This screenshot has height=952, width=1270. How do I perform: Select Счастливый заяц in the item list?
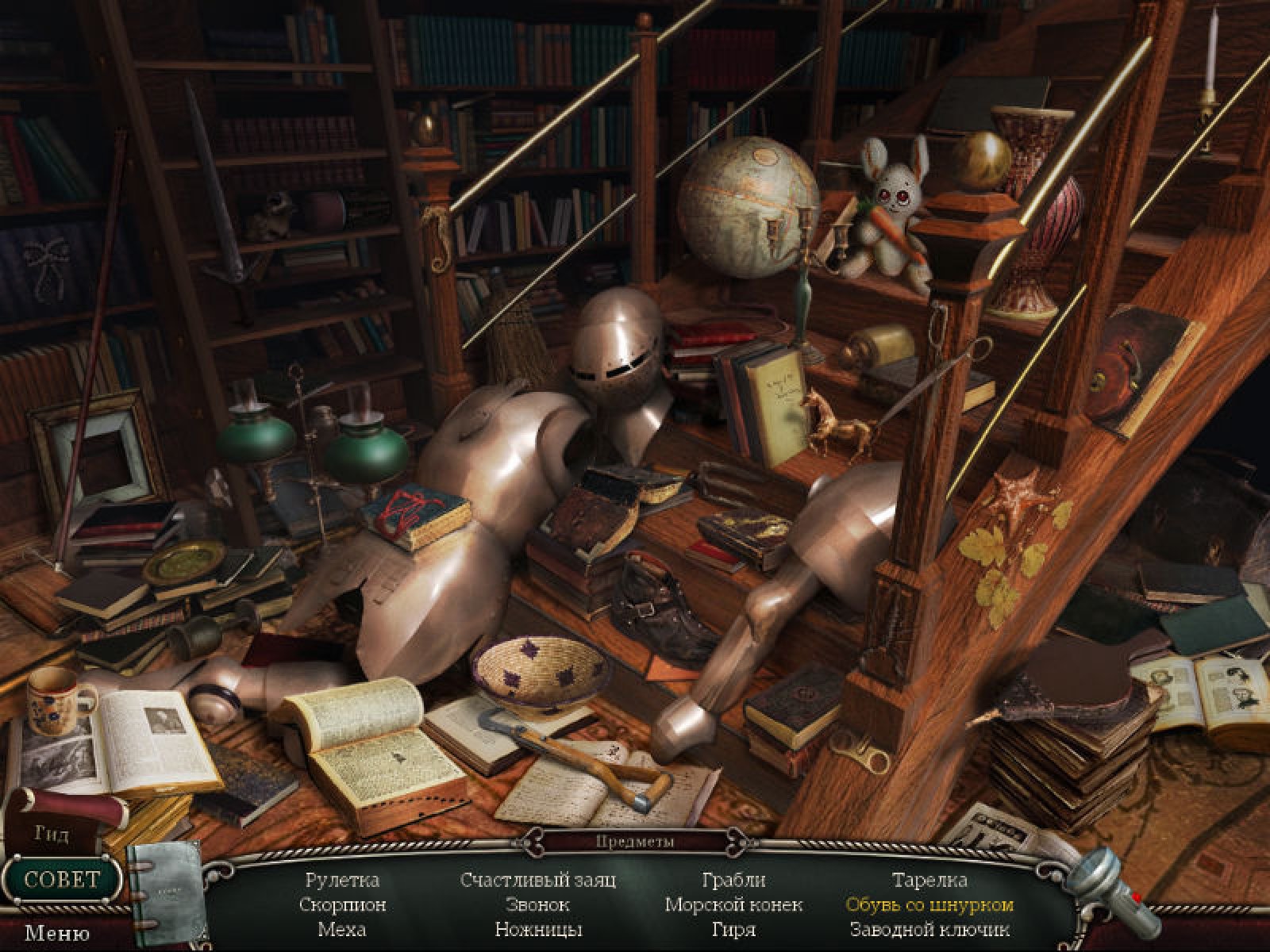[538, 880]
